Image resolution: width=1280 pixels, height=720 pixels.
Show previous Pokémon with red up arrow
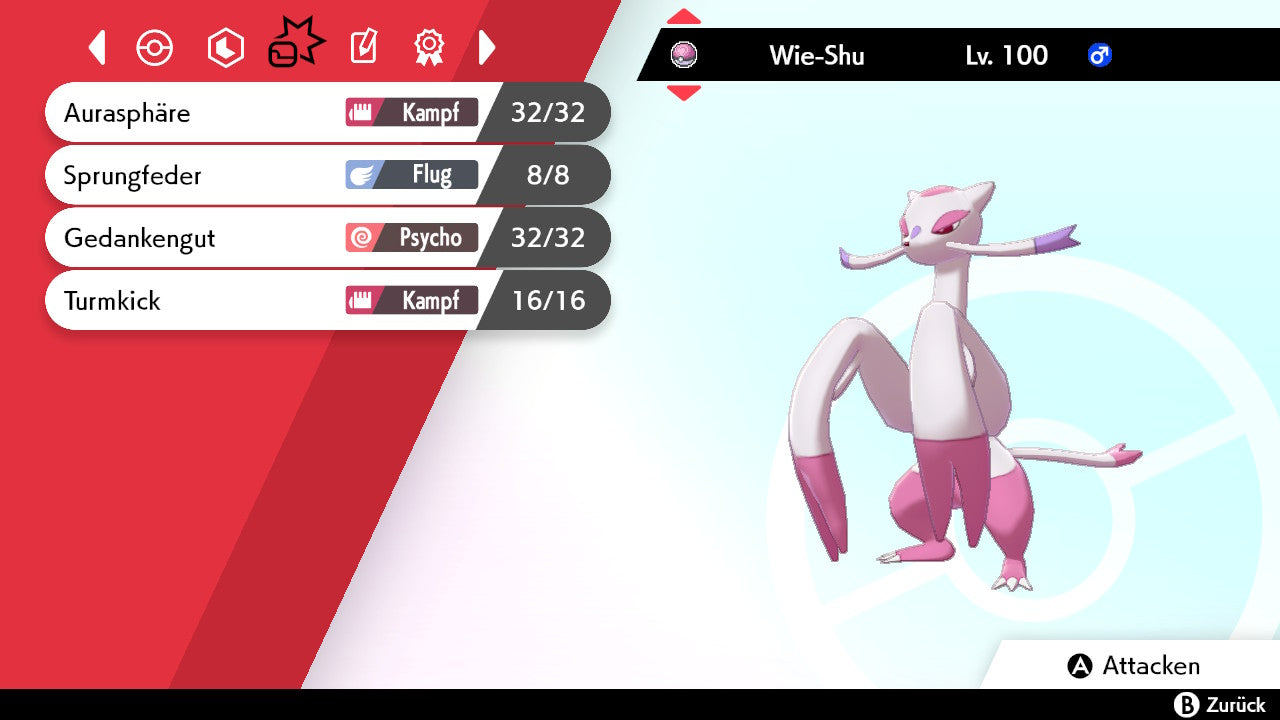684,16
